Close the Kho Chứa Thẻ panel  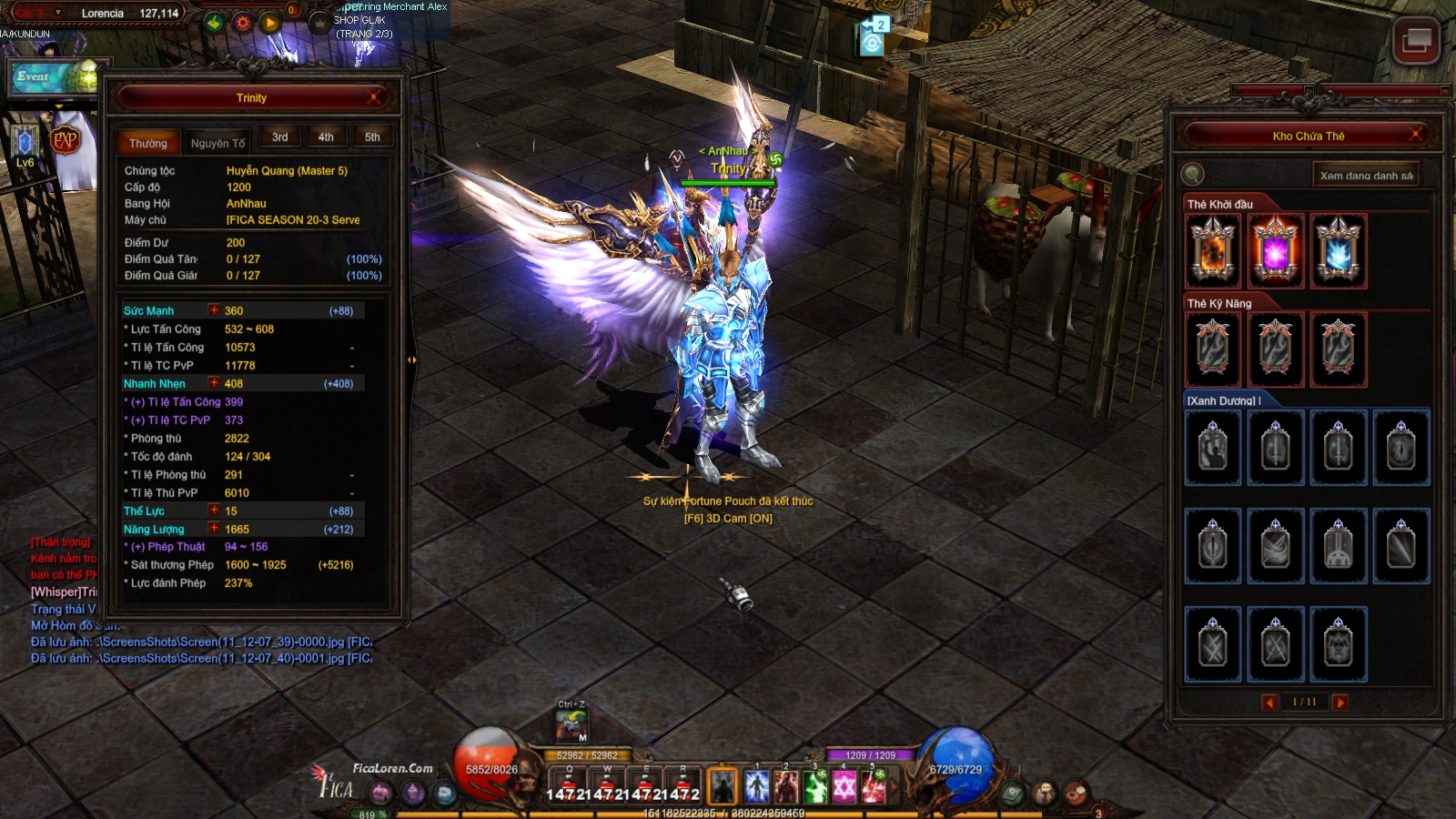point(1416,135)
